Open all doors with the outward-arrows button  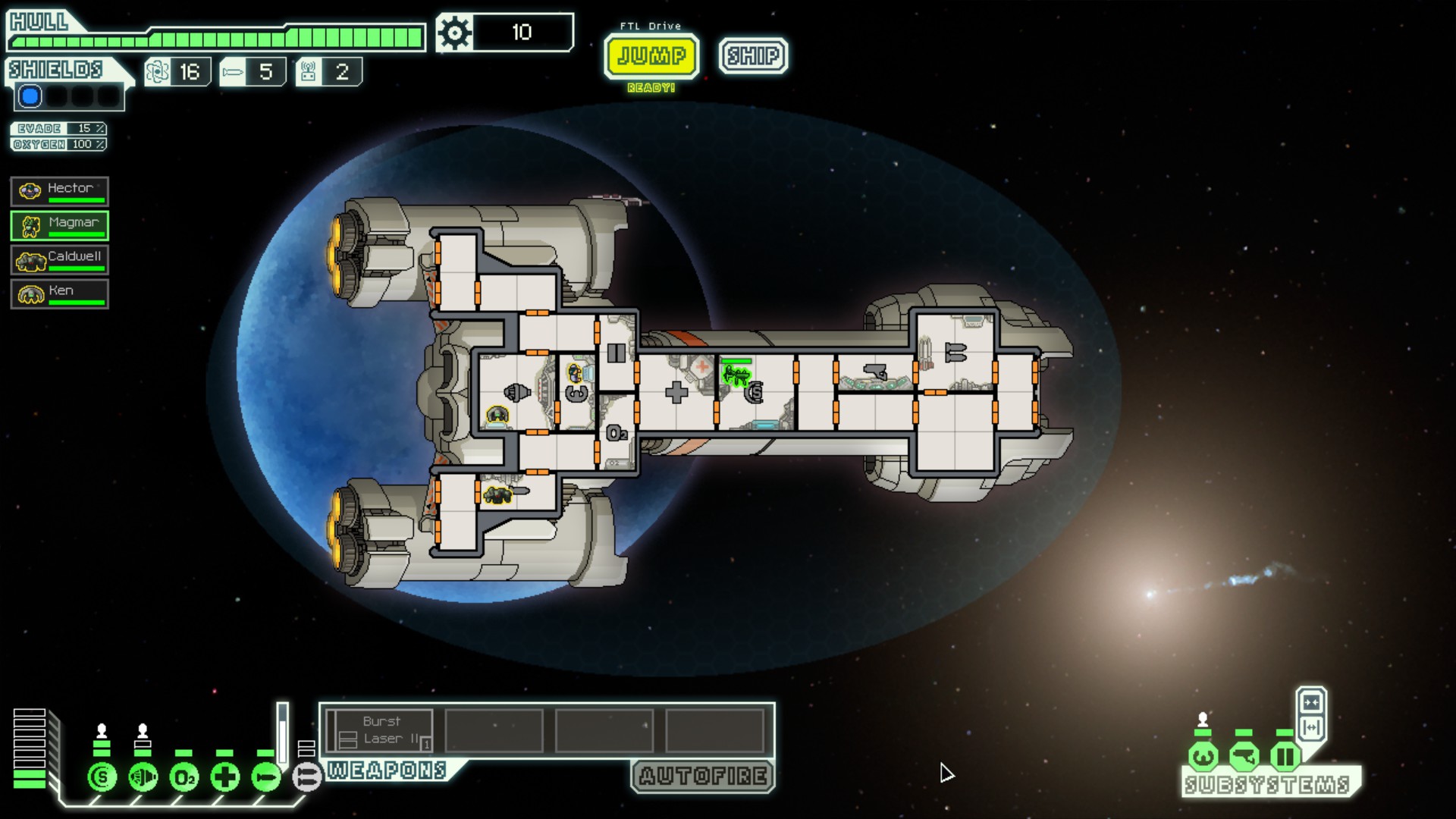coord(1311,727)
